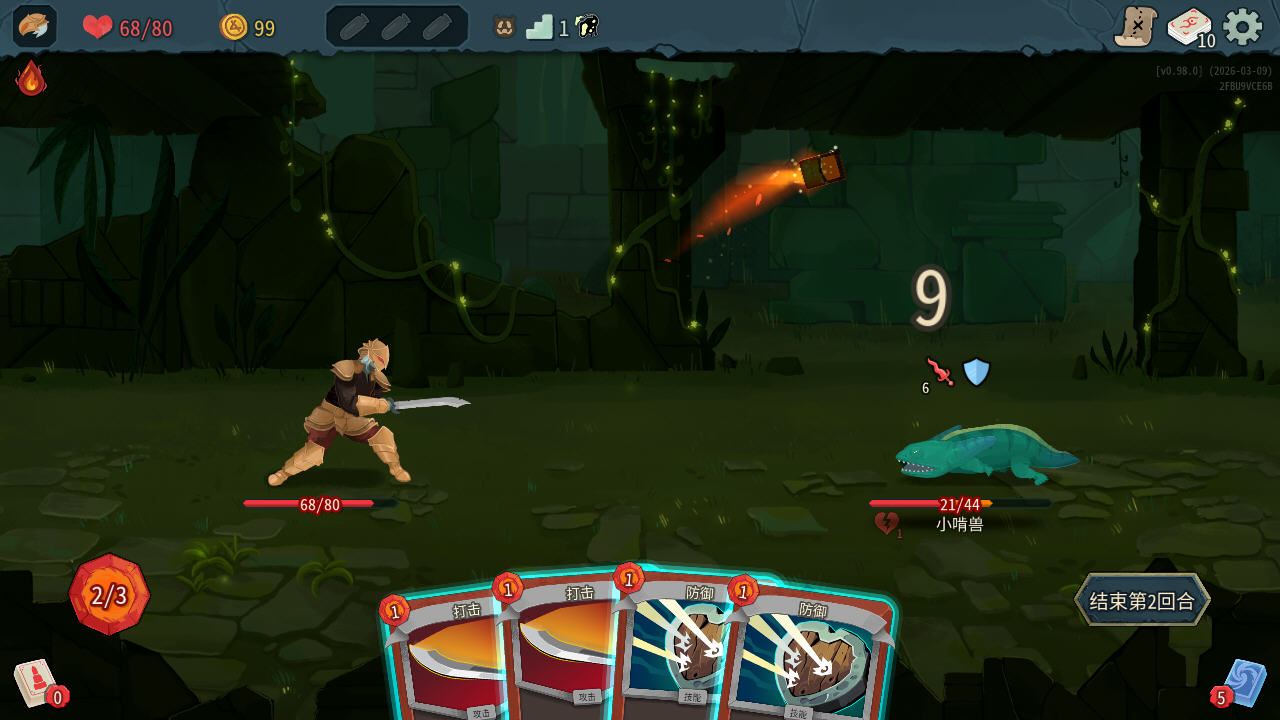Click the character portrait top left
The height and width of the screenshot is (720, 1280).
point(34,26)
